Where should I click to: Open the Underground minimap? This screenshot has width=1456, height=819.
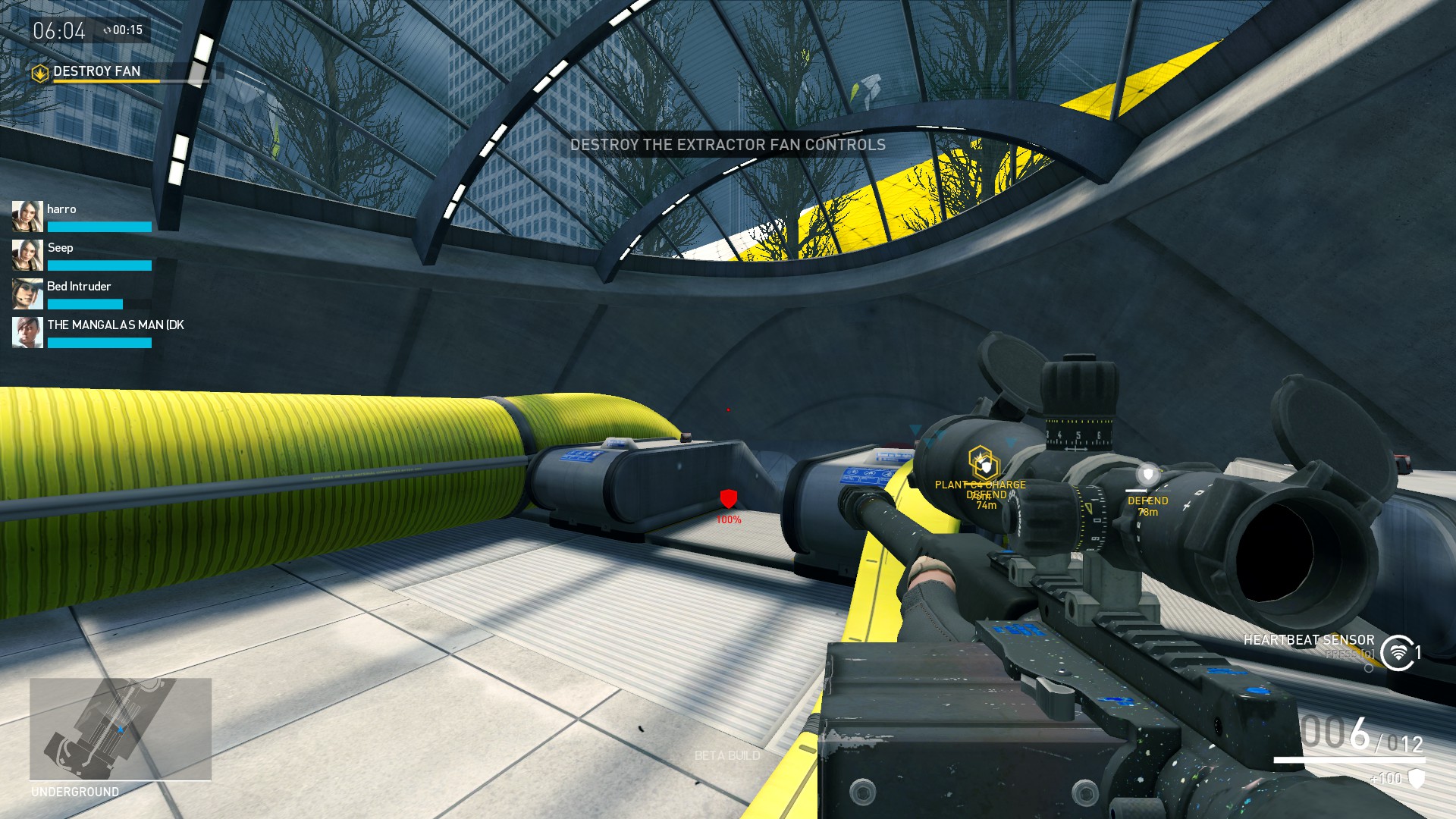121,729
